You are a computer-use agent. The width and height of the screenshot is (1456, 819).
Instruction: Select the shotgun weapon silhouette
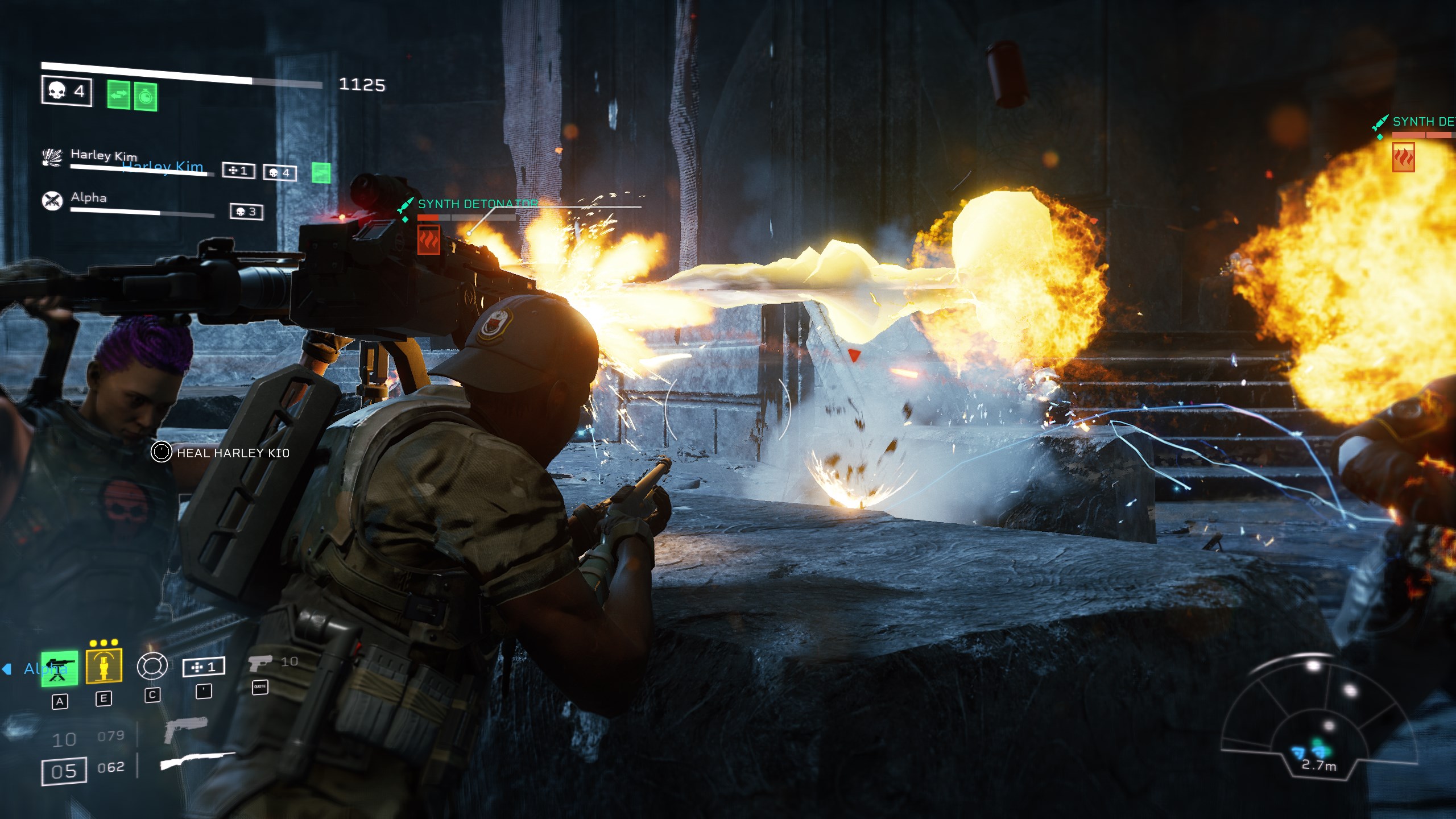(x=197, y=760)
